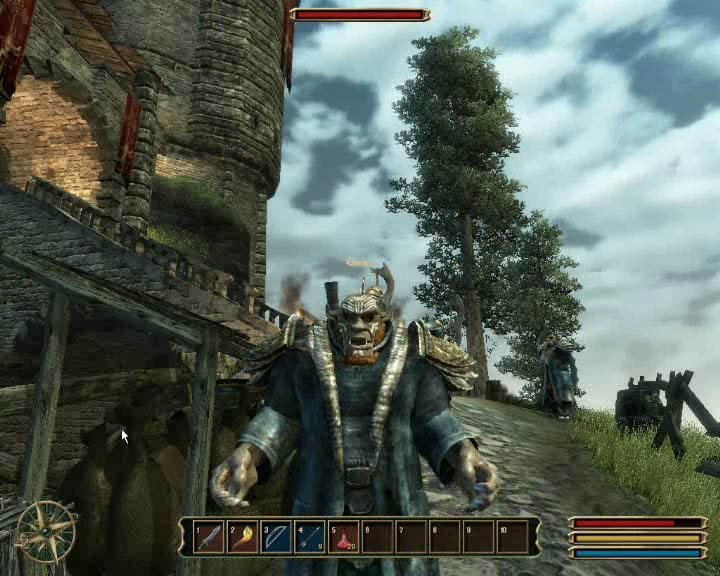Click the compass rose on the HUD

tap(47, 531)
